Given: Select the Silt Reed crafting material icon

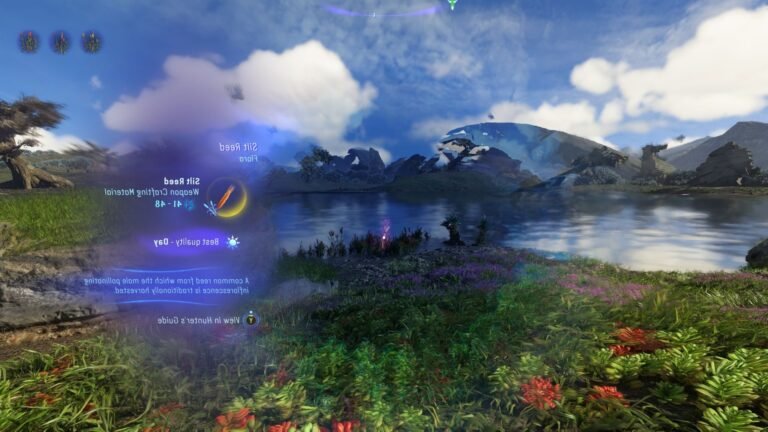Looking at the screenshot, I should (229, 198).
